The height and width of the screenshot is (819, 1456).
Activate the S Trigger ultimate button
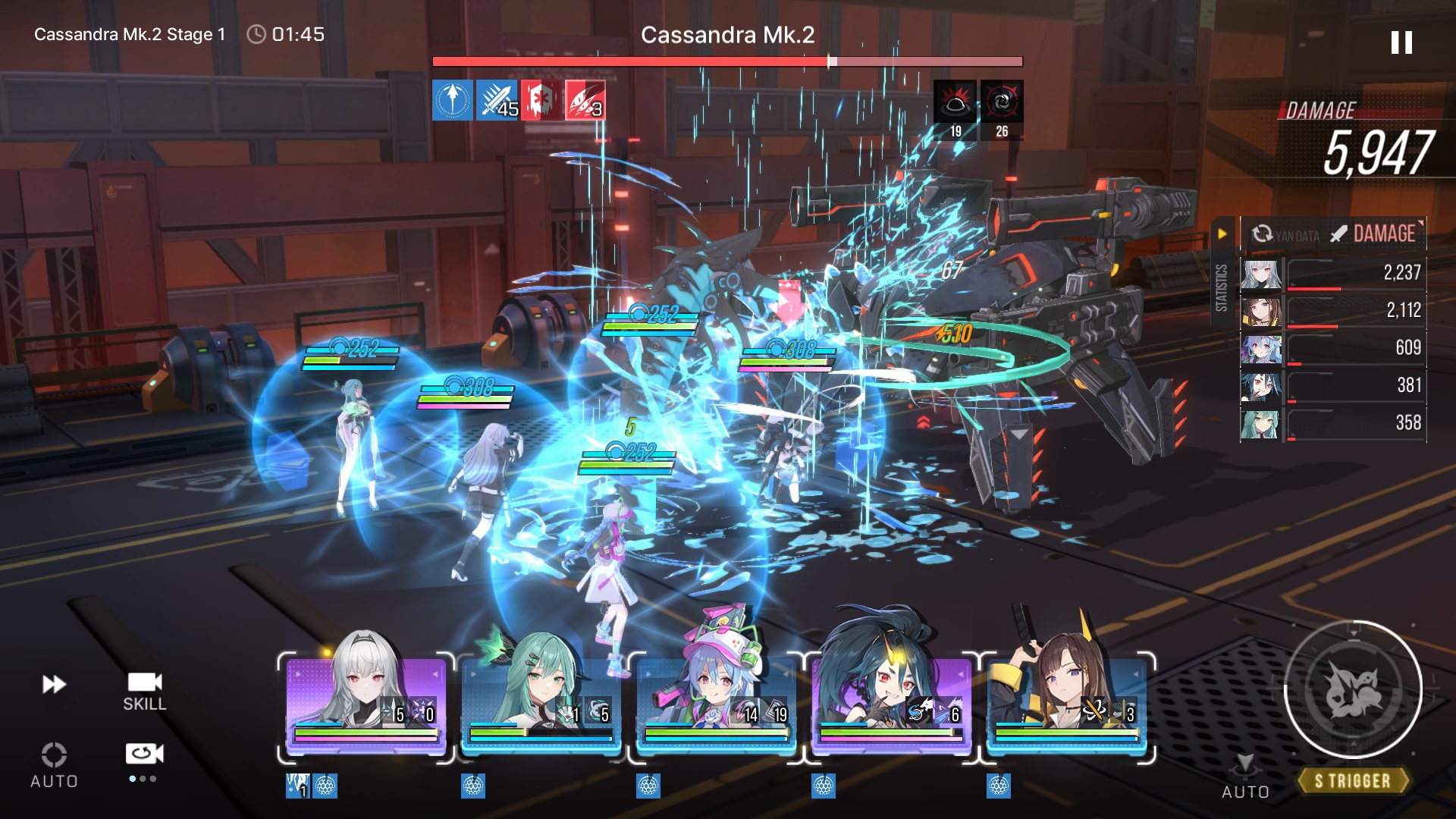click(1352, 690)
